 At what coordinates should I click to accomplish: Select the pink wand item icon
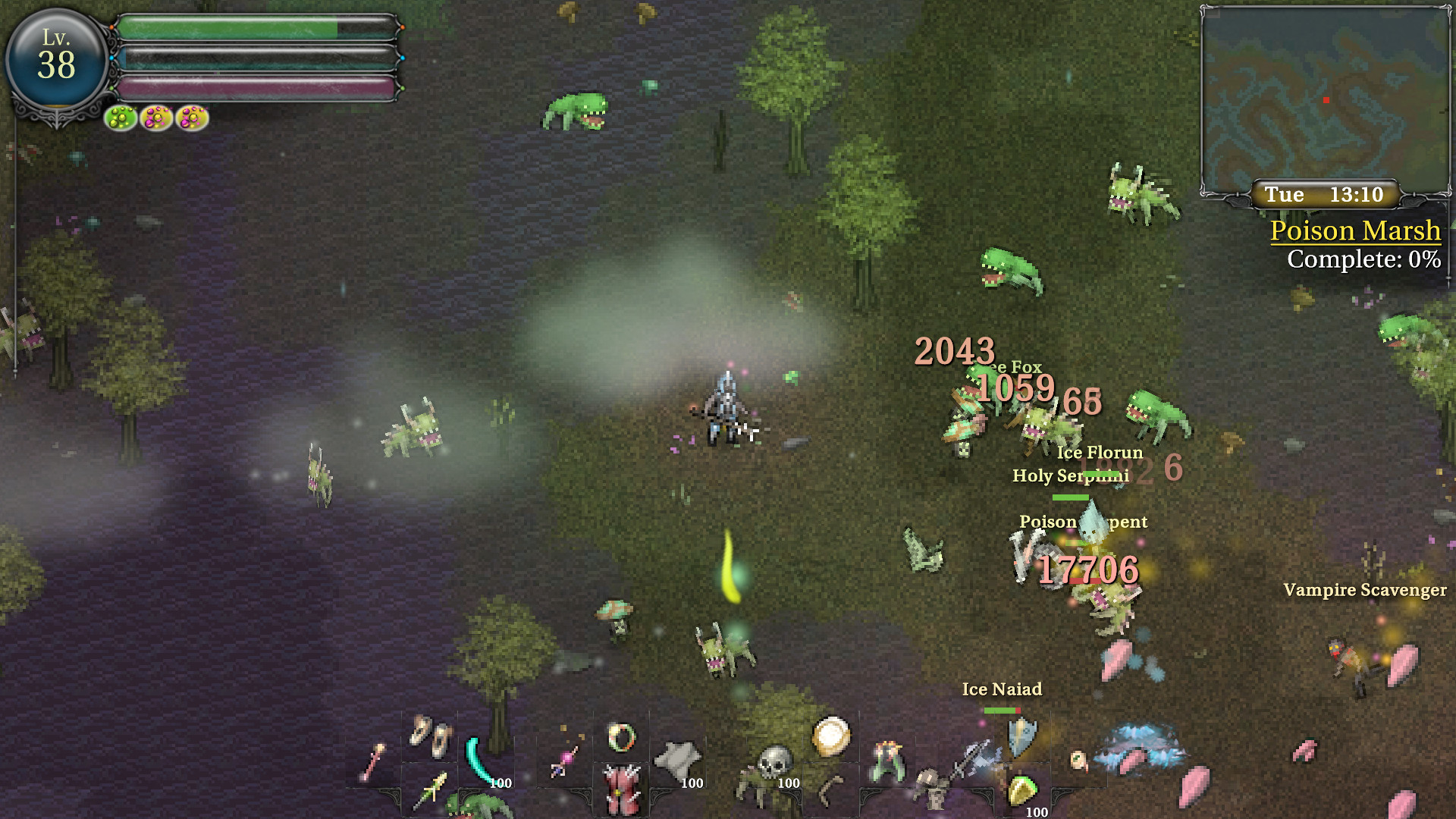pyautogui.click(x=560, y=758)
